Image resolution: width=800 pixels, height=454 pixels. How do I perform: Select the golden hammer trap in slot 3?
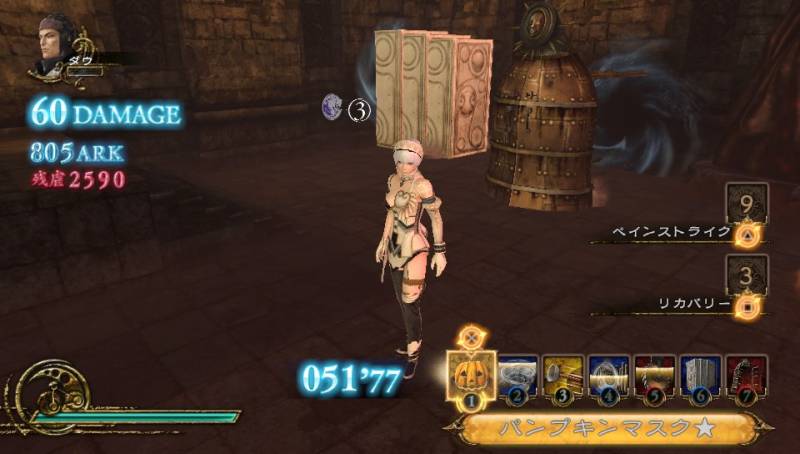click(563, 377)
